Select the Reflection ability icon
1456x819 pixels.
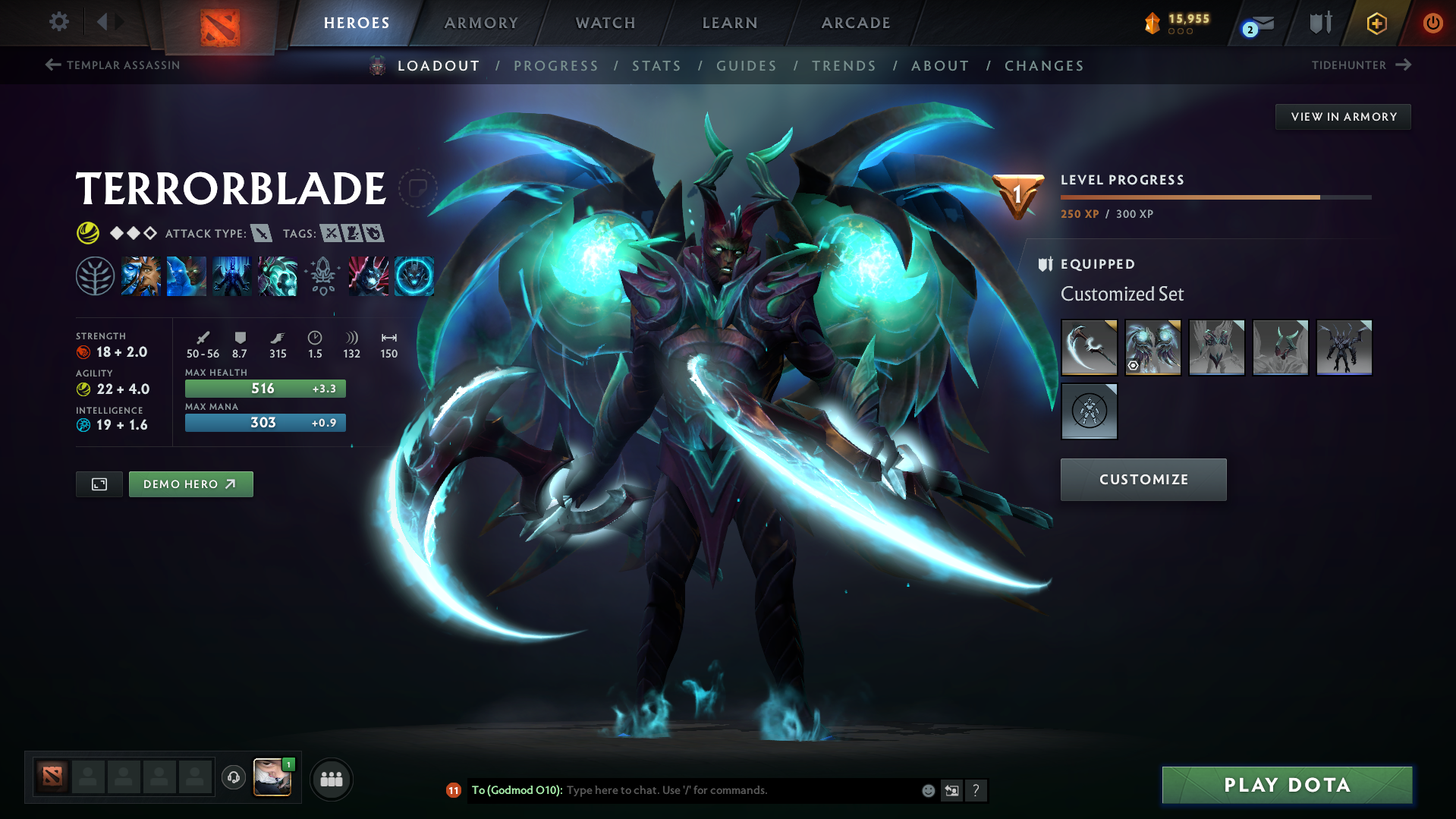pos(141,275)
